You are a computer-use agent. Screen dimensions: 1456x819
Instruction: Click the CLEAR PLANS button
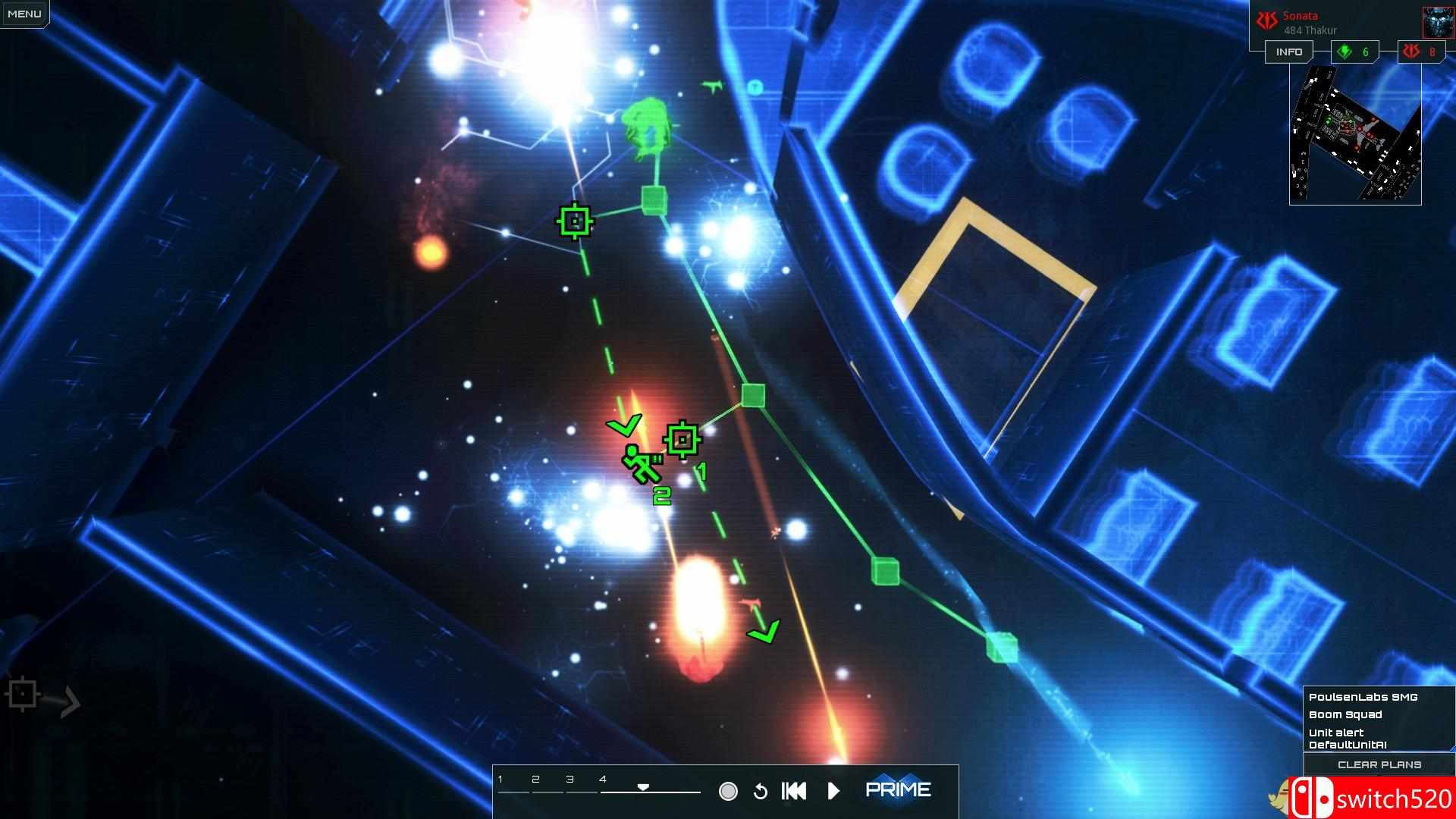tap(1379, 764)
